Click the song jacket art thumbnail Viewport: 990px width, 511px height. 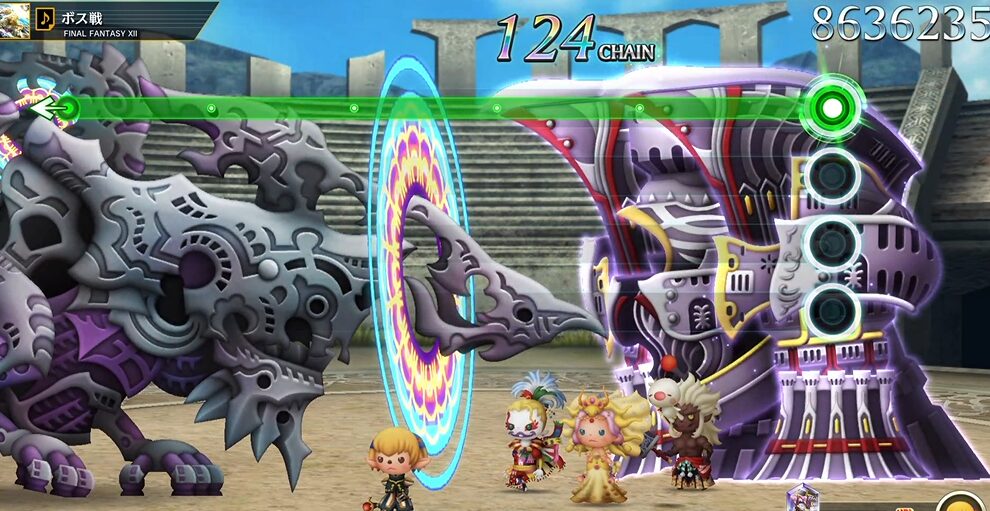coord(14,18)
